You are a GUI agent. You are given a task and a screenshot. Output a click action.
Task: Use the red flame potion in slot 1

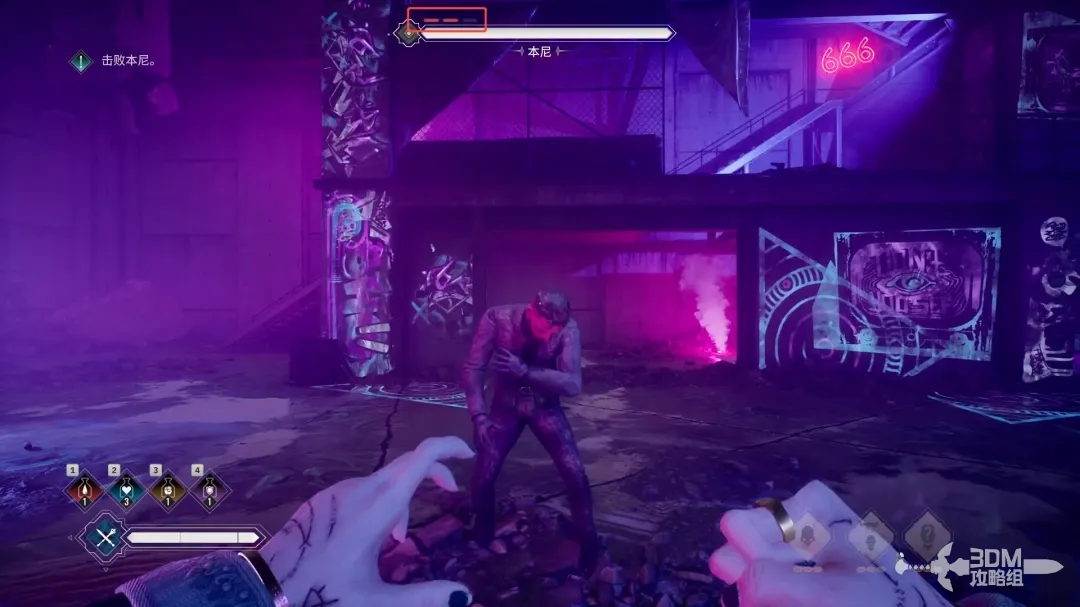pyautogui.click(x=85, y=490)
